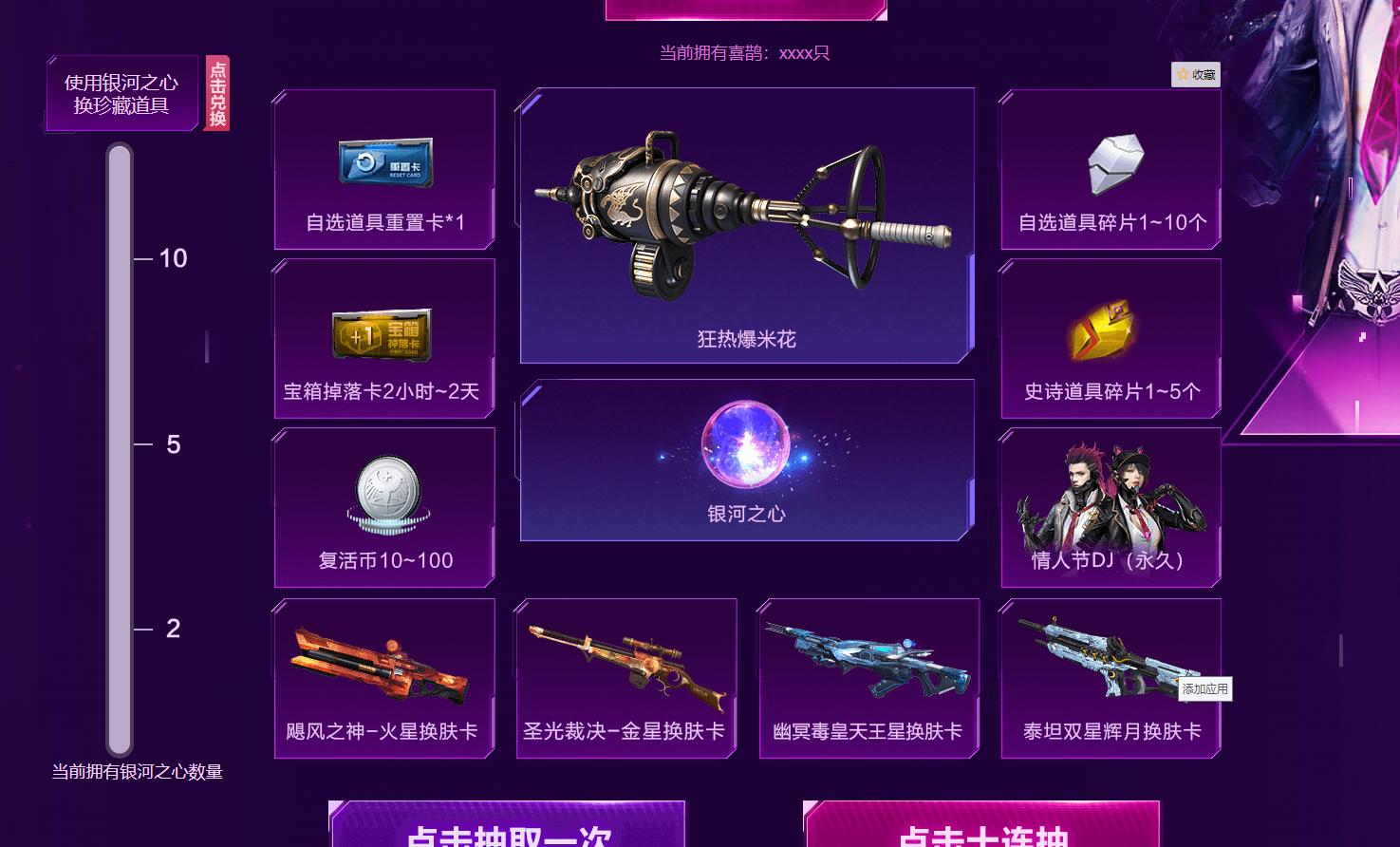Click the 银河之心 galaxy orb icon
Viewport: 1400px width, 847px height.
[745, 446]
